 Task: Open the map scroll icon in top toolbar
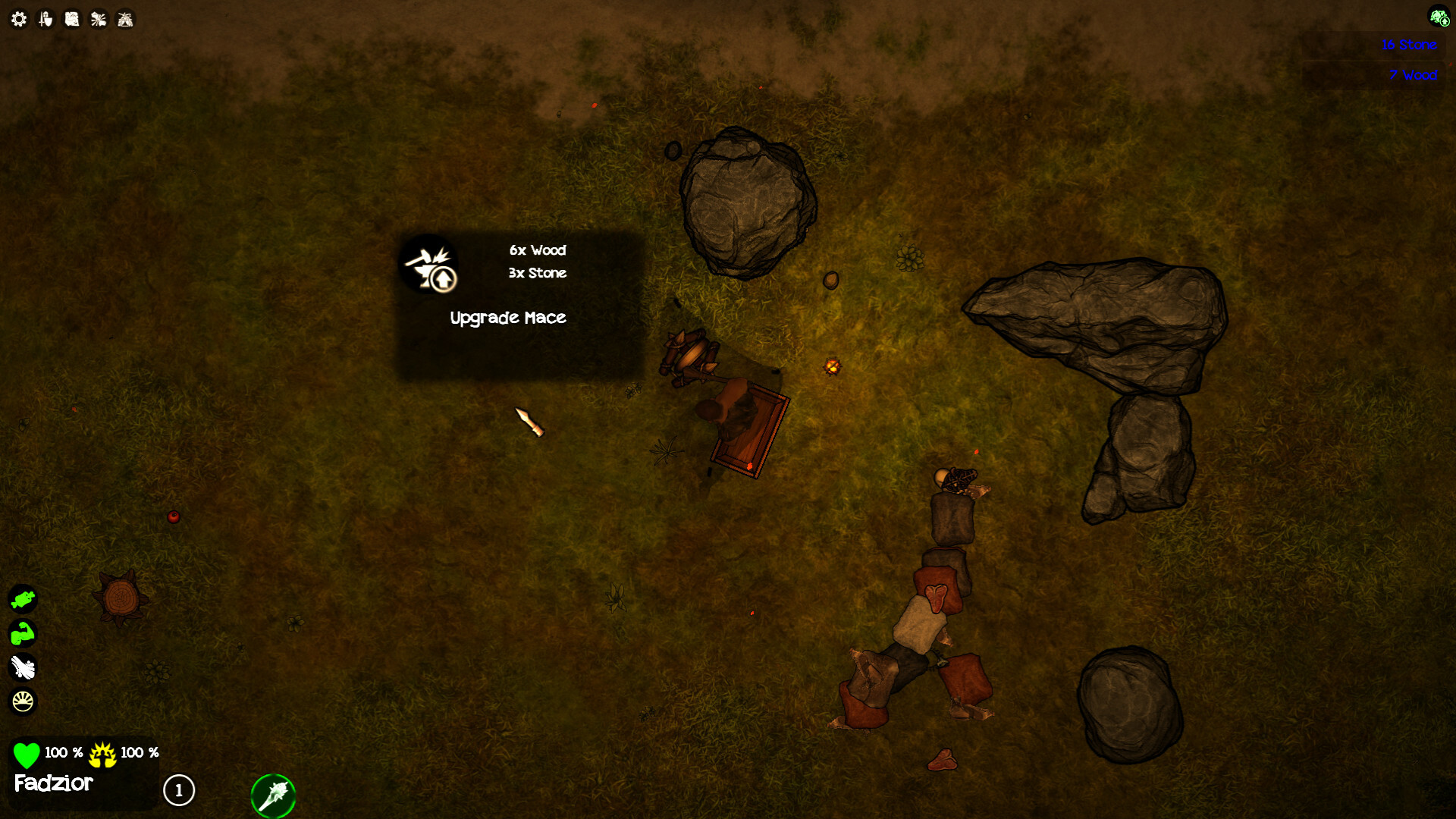[x=71, y=18]
